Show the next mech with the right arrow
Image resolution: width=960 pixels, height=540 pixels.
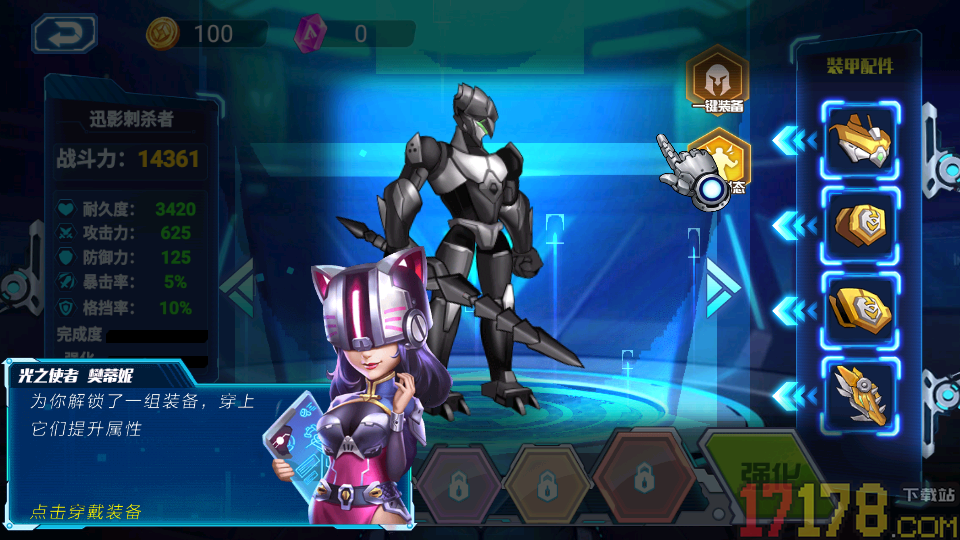[x=722, y=285]
